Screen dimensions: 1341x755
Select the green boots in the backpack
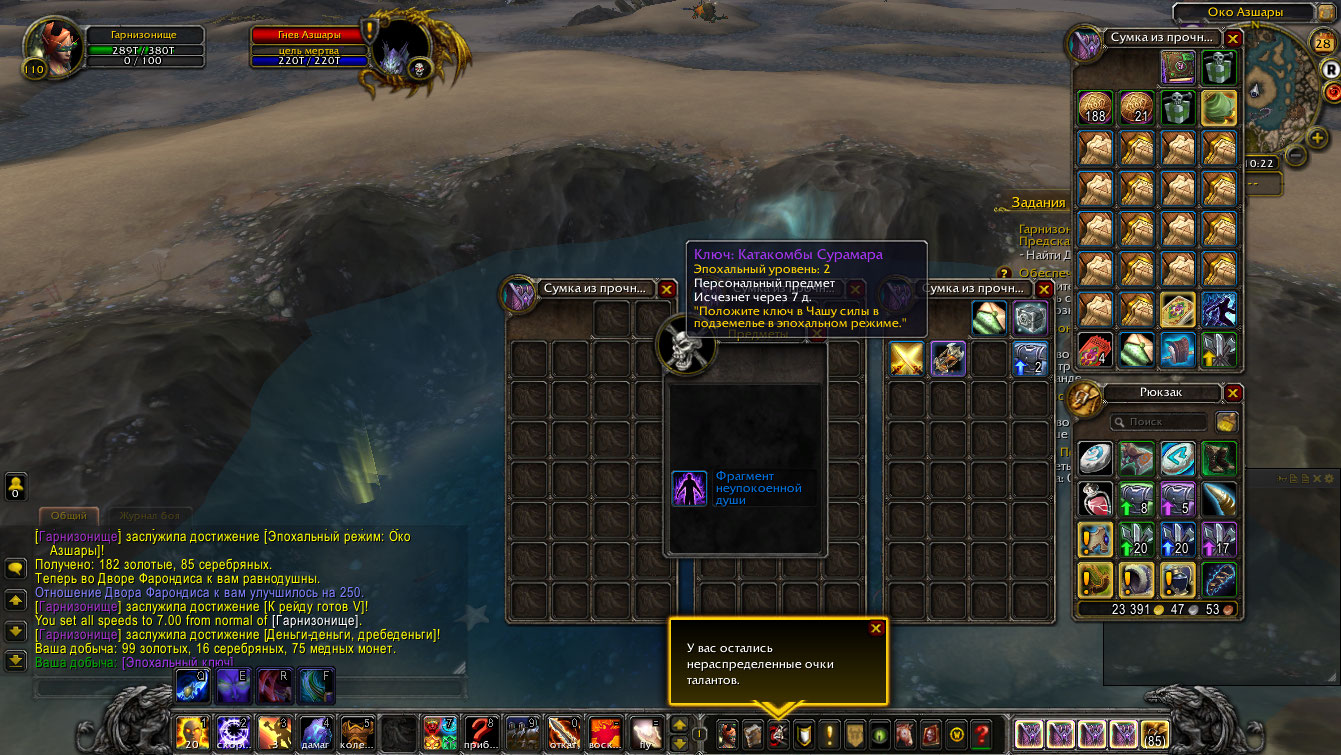(1219, 459)
